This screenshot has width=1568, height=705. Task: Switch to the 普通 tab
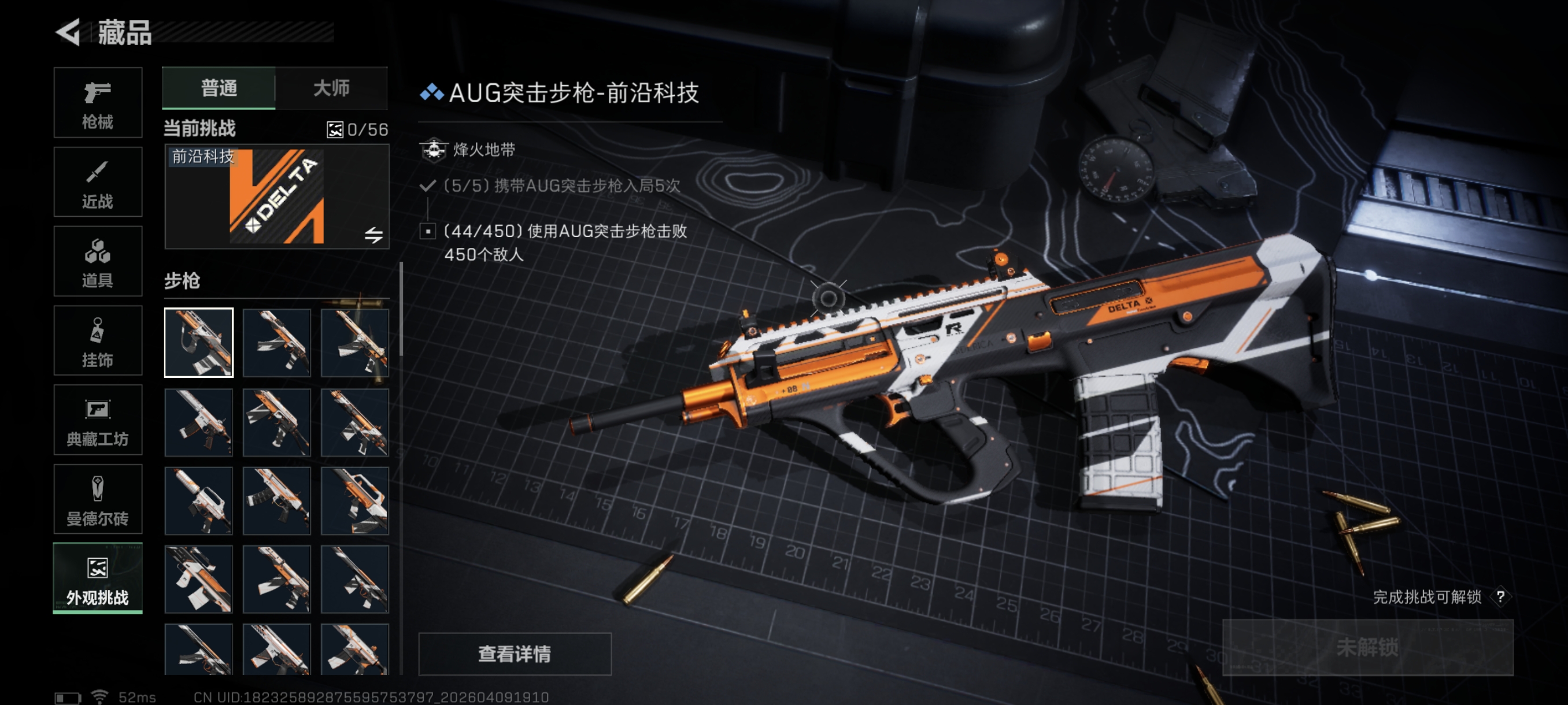pyautogui.click(x=219, y=88)
